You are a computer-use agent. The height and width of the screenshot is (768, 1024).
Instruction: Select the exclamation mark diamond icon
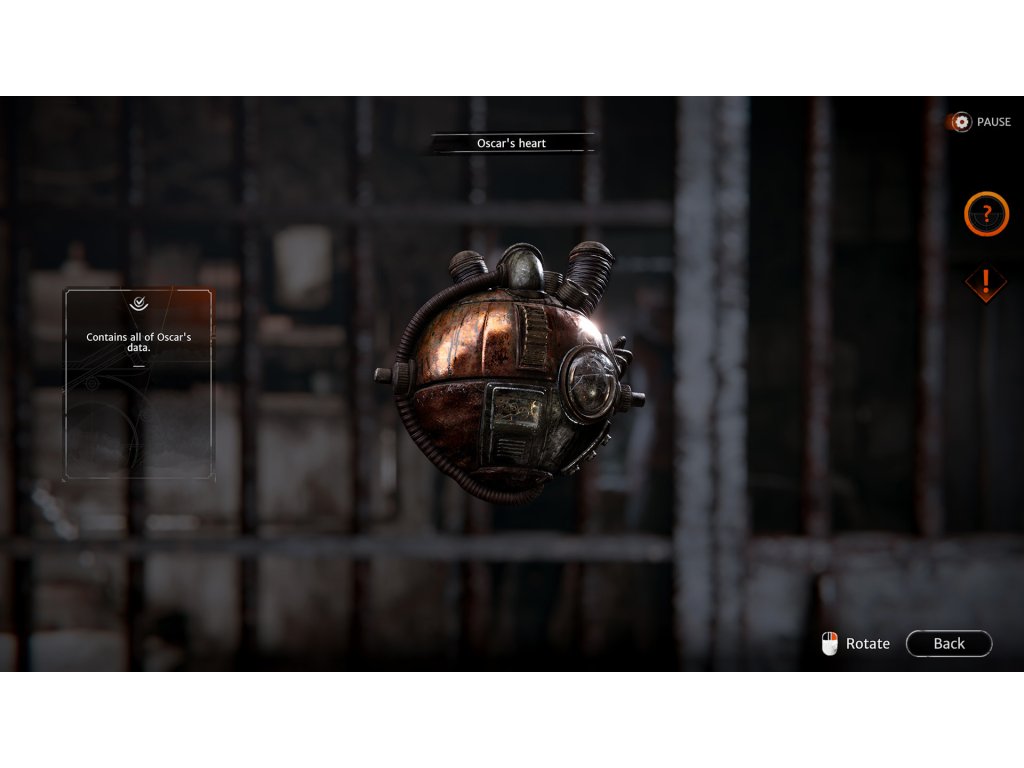click(985, 282)
